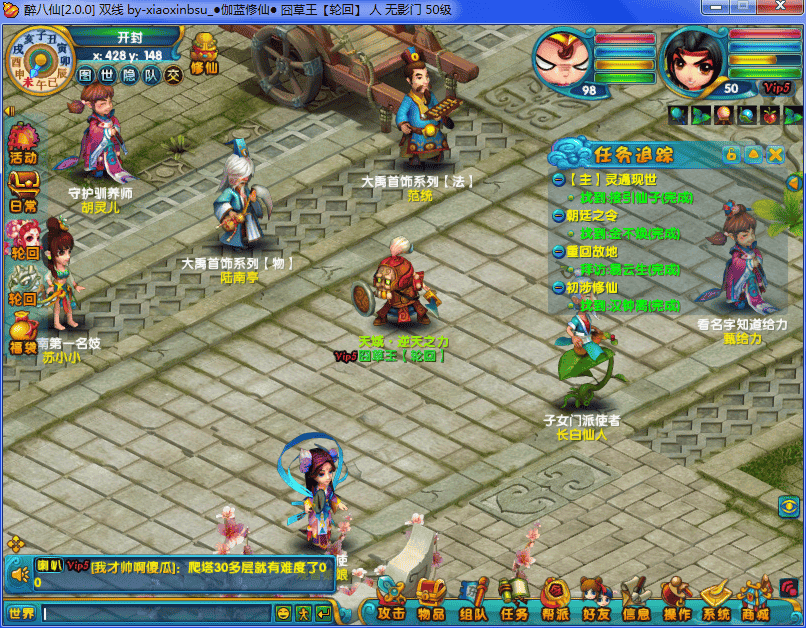This screenshot has height=628, width=806.
Task: Select the 图 map button under coordinates
Action: [x=86, y=74]
